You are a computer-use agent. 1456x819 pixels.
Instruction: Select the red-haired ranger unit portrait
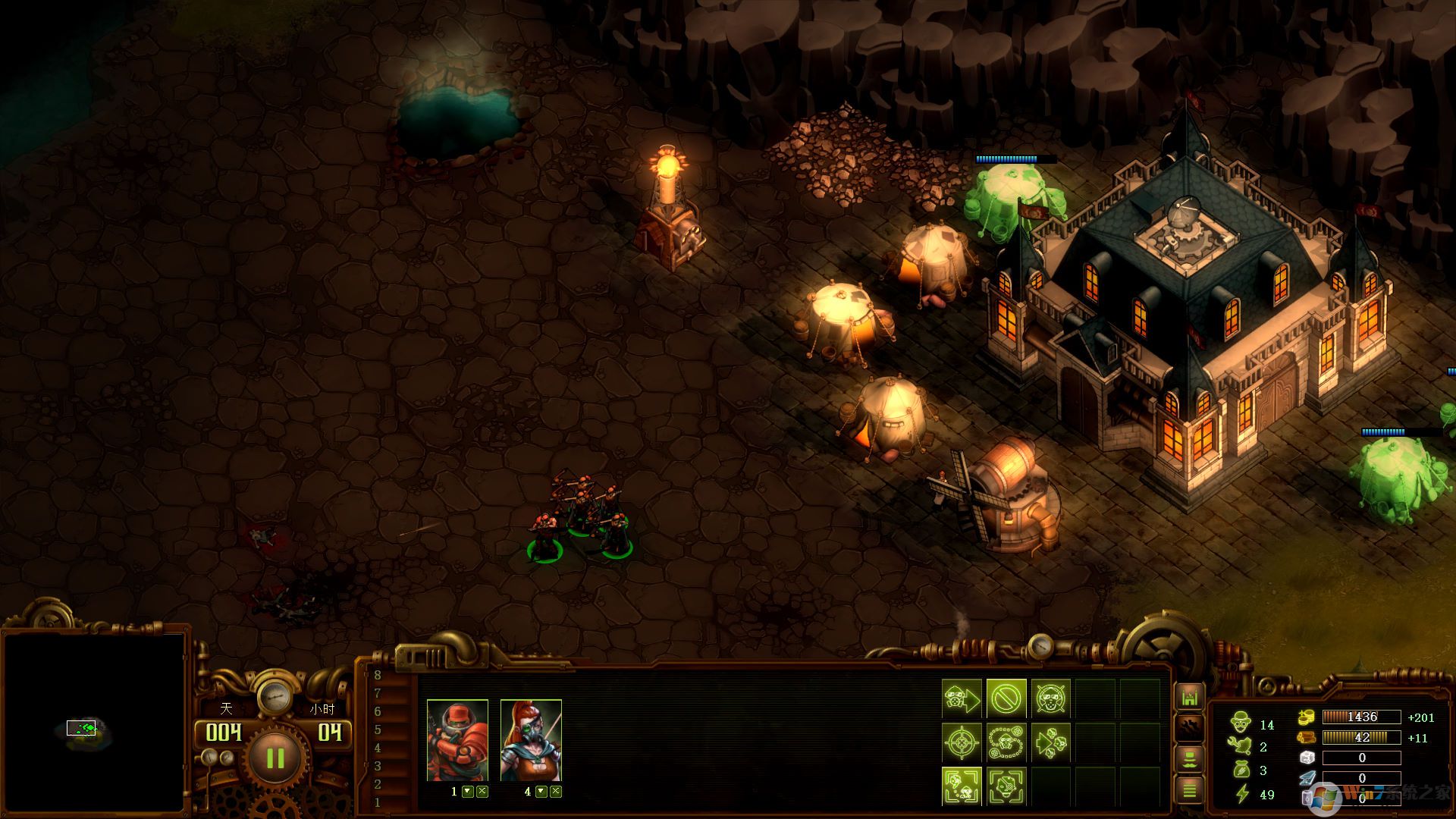tap(531, 741)
